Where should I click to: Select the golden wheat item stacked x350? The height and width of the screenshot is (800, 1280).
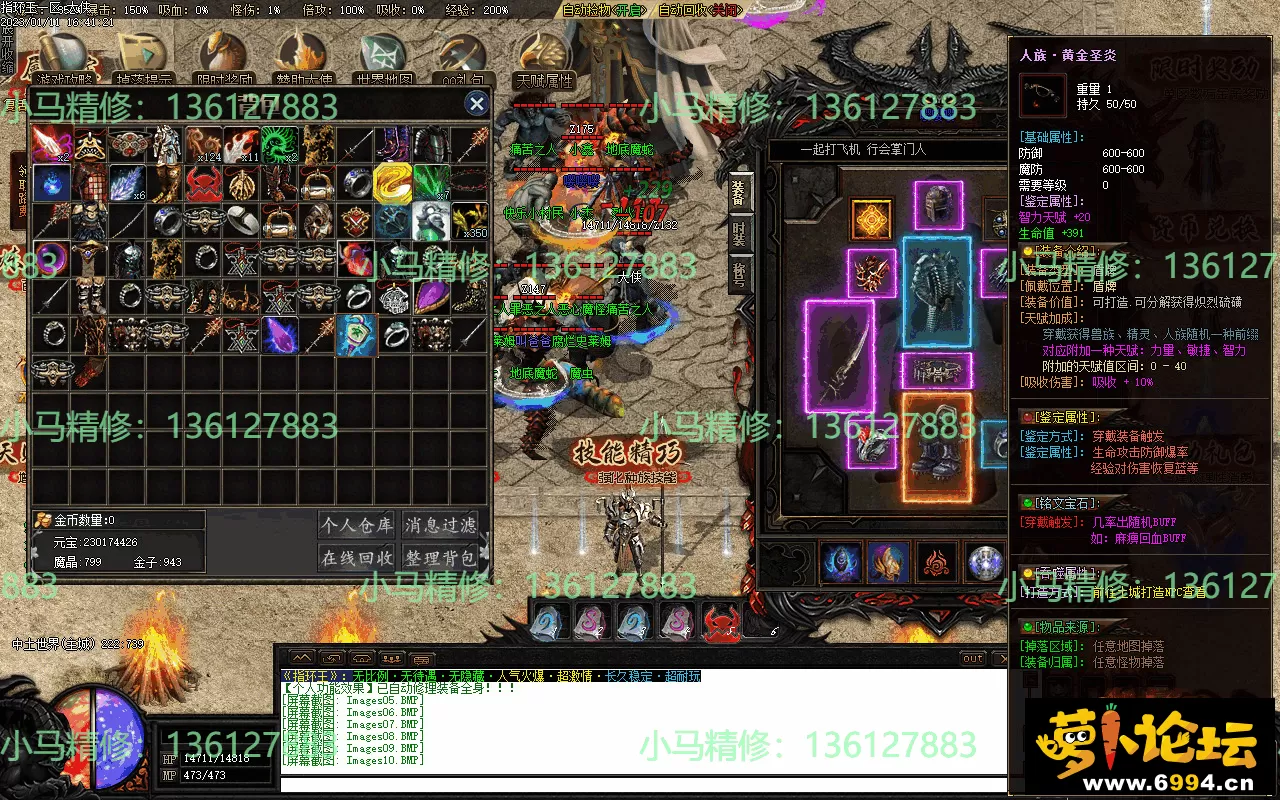tap(468, 221)
